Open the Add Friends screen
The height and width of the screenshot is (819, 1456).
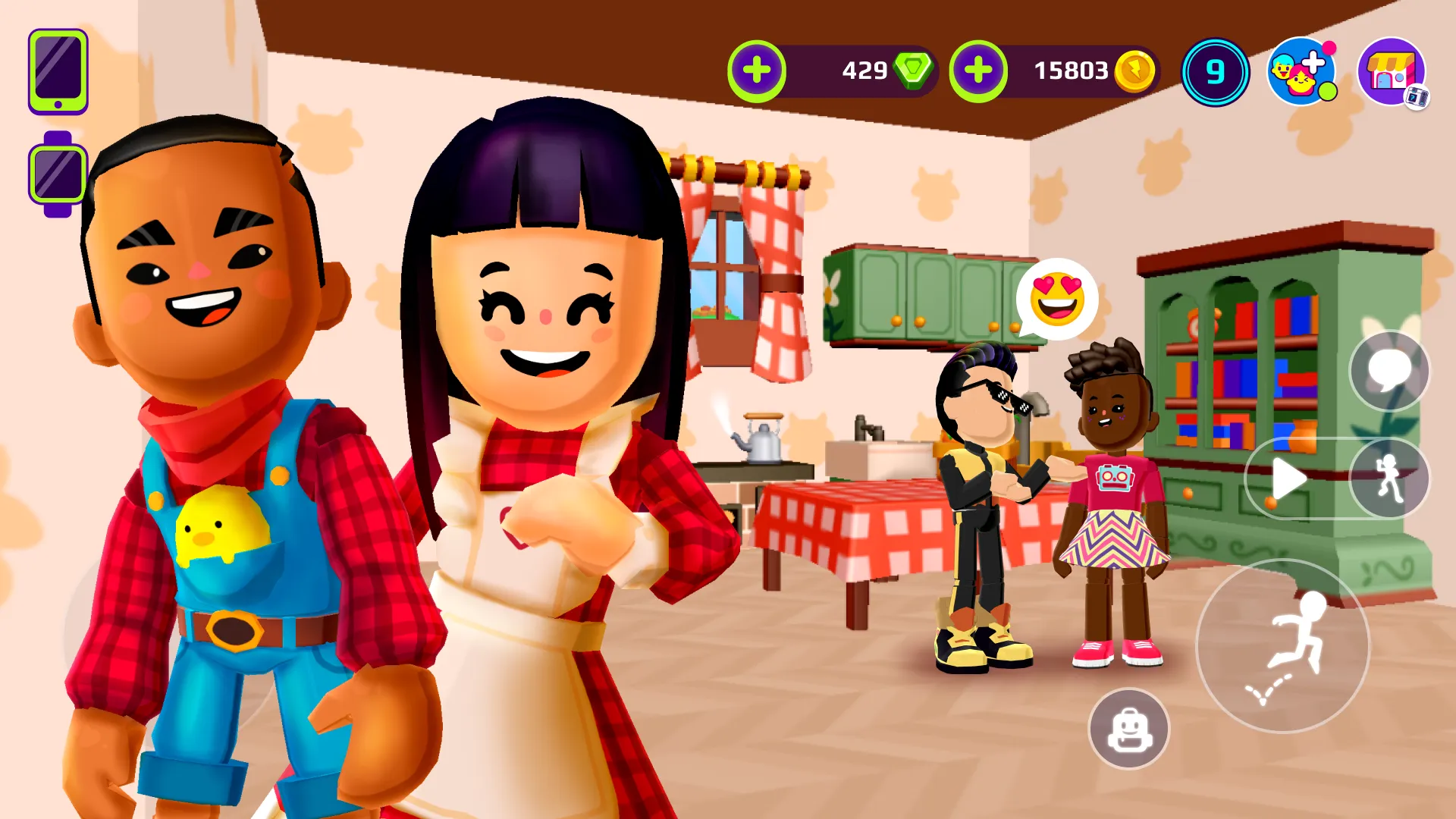coord(1302,71)
